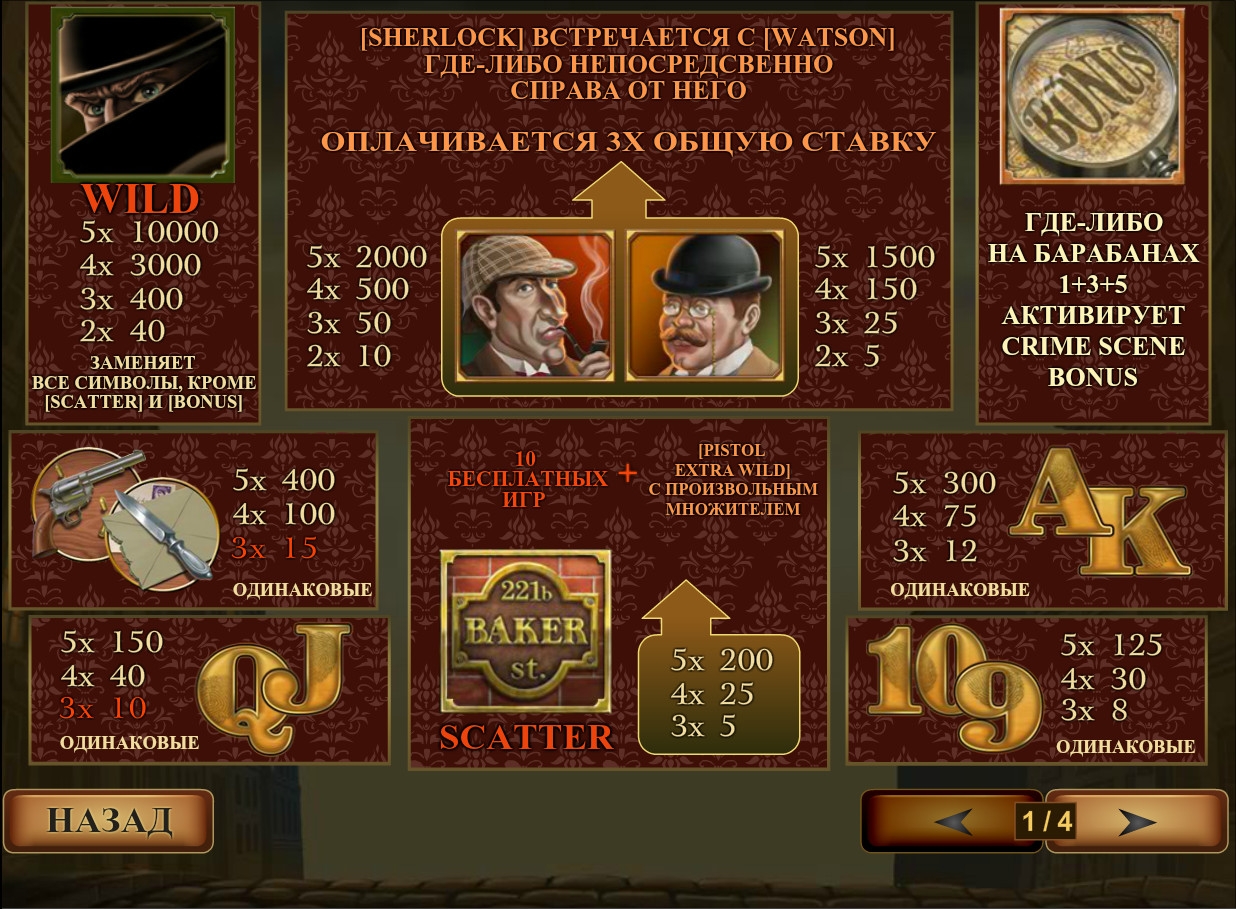Viewport: 1236px width, 909px height.
Task: Go back with the НАЗАД button
Action: [x=109, y=821]
